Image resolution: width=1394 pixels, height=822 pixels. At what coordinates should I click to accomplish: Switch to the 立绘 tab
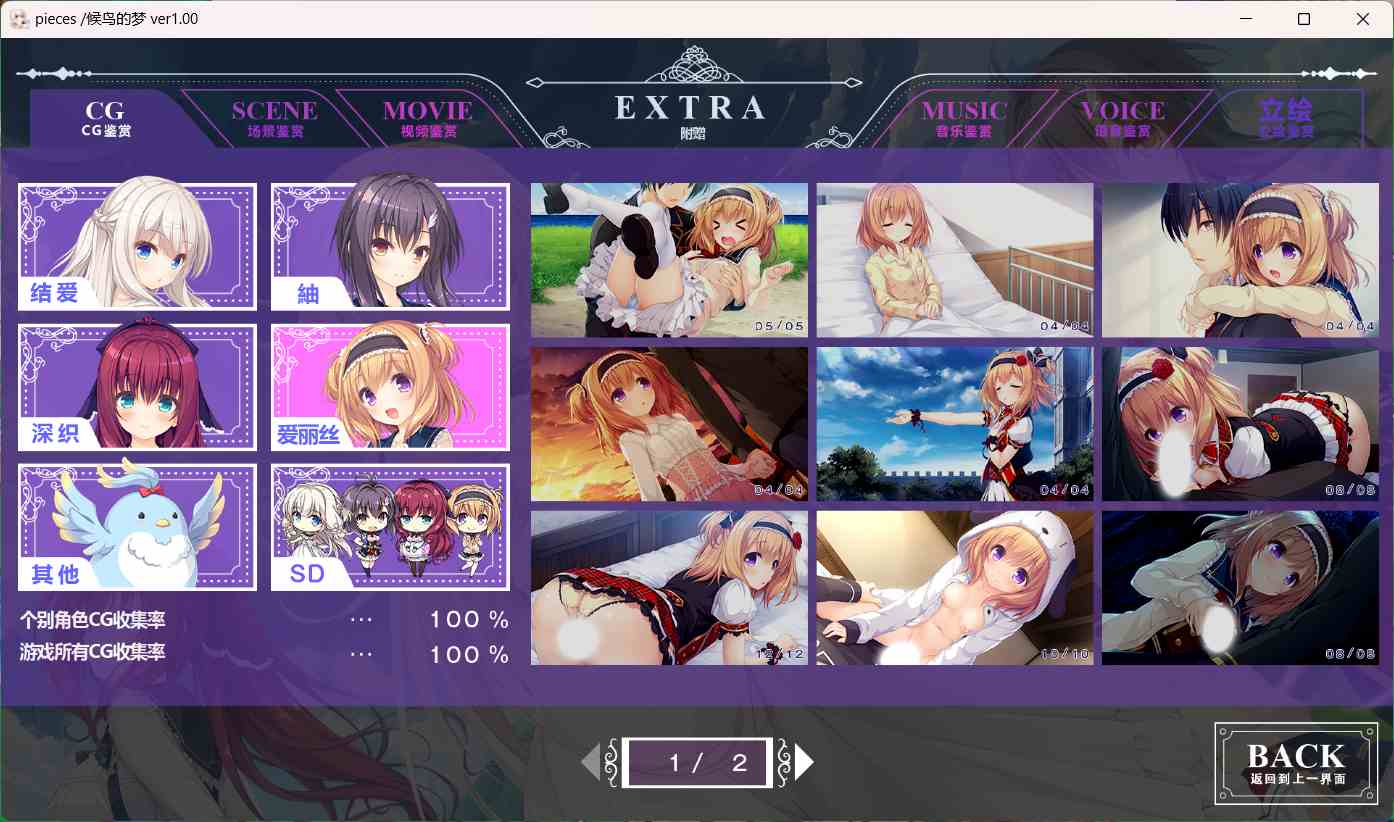coord(1283,118)
